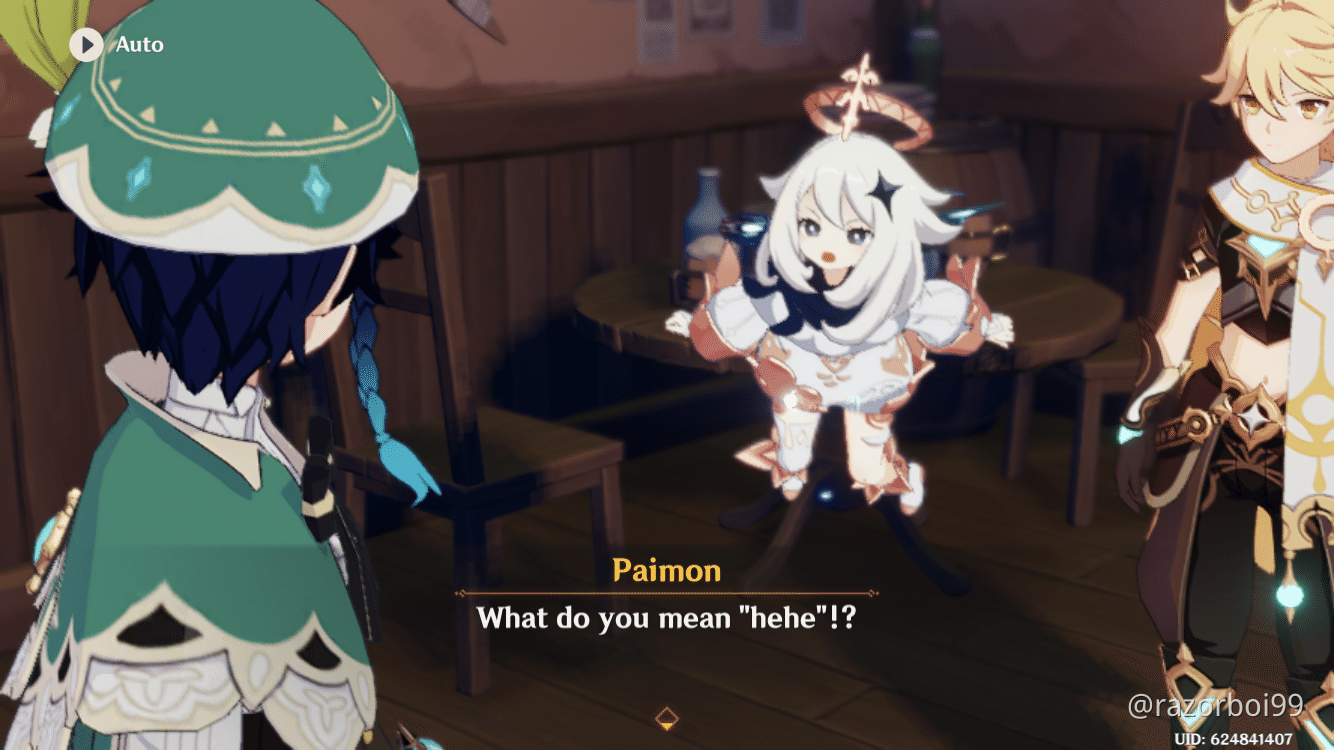1334x750 pixels.
Task: Click the diamond continue indicator
Action: [666, 715]
